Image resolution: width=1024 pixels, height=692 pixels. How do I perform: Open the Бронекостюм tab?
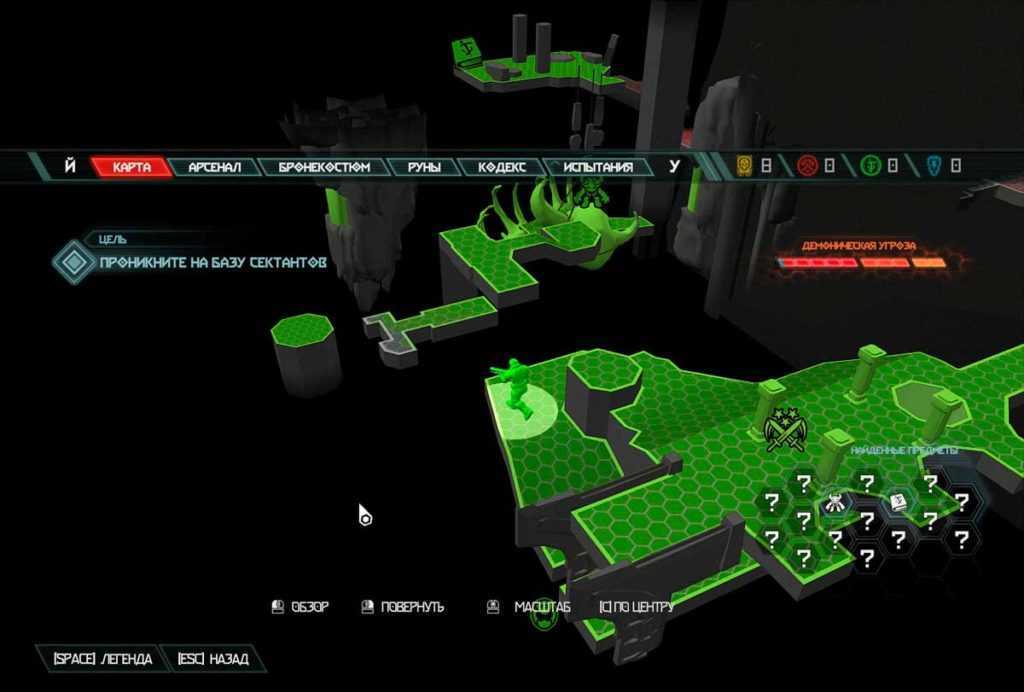pyautogui.click(x=324, y=167)
